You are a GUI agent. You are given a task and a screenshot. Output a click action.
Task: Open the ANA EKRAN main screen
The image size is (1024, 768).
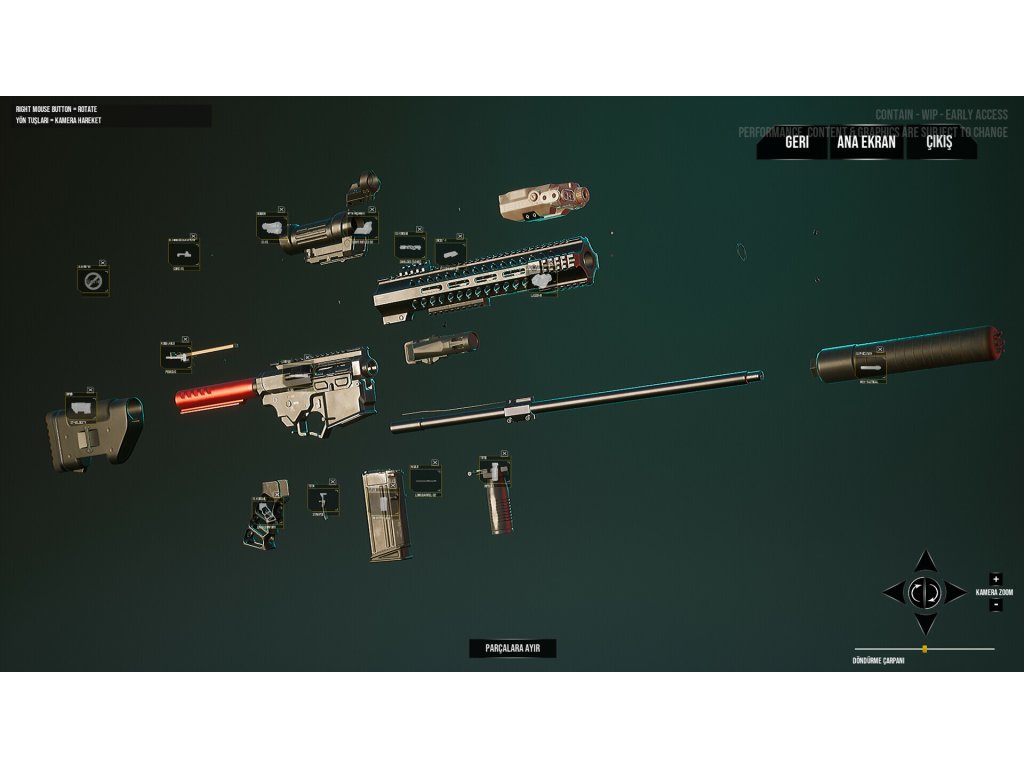point(866,142)
